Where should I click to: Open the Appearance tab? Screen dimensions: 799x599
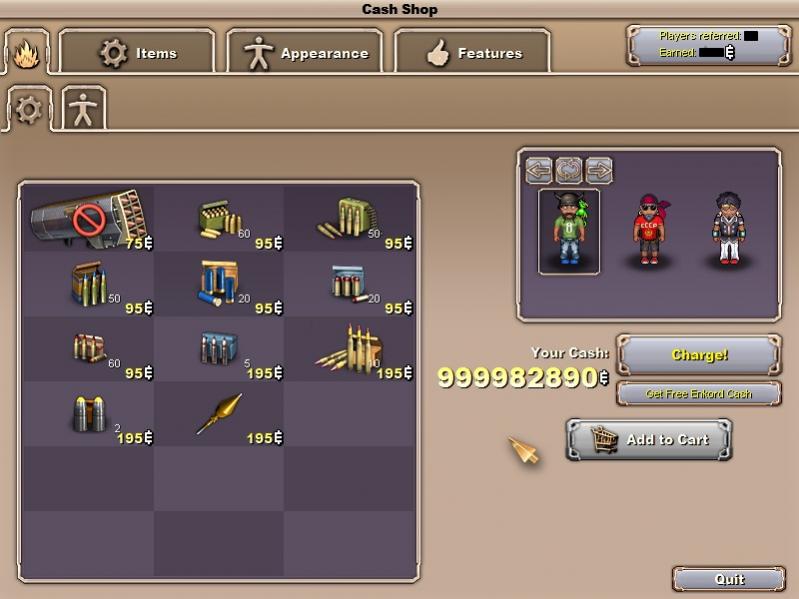[305, 52]
